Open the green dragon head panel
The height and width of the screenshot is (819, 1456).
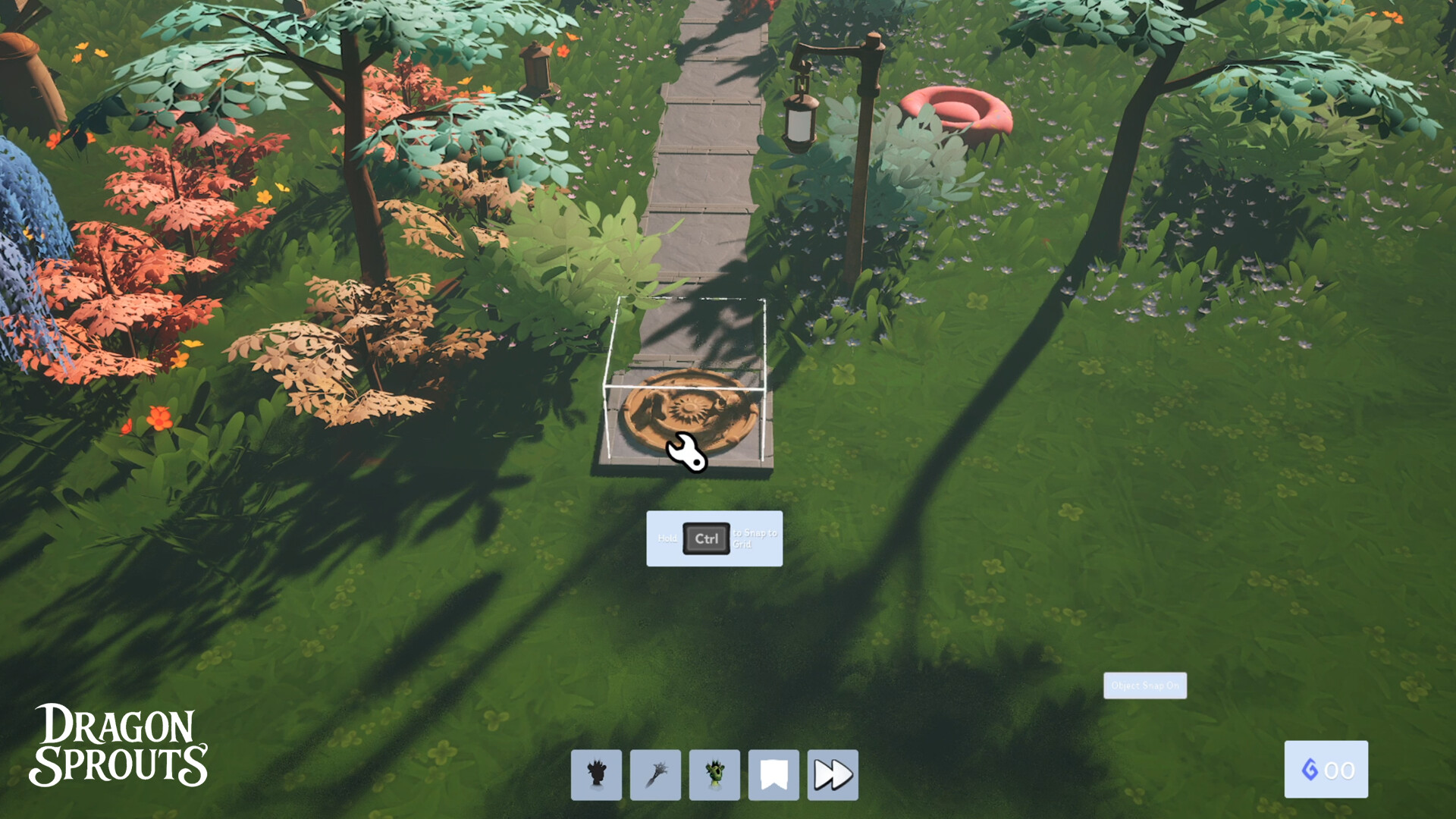click(x=714, y=774)
